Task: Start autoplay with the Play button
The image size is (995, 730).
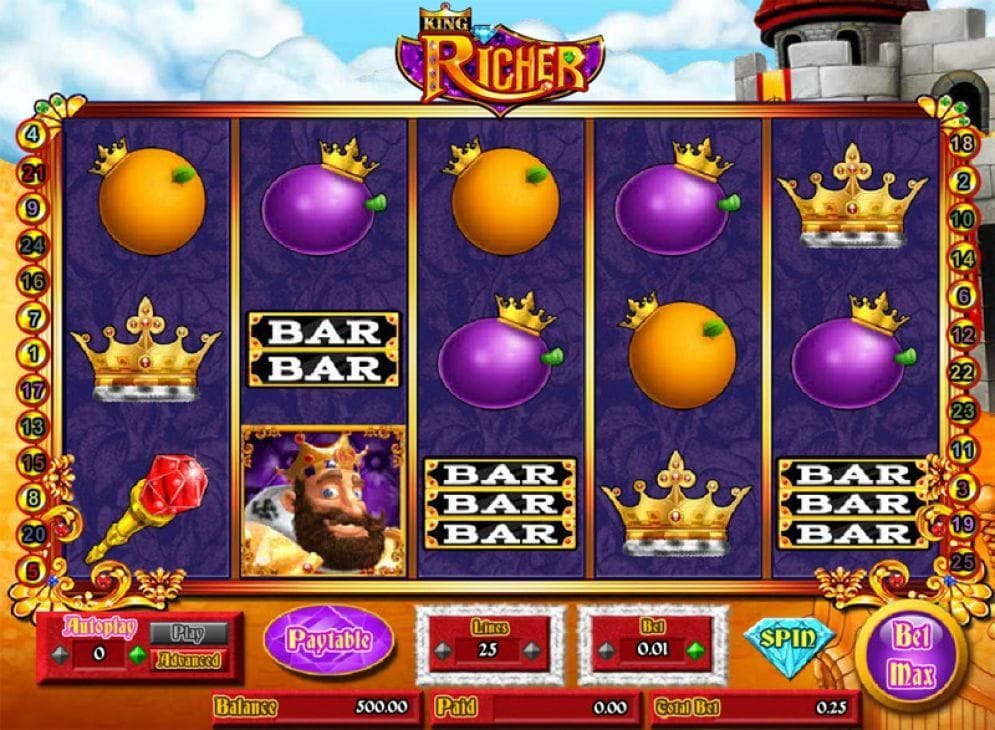Action: pyautogui.click(x=188, y=633)
